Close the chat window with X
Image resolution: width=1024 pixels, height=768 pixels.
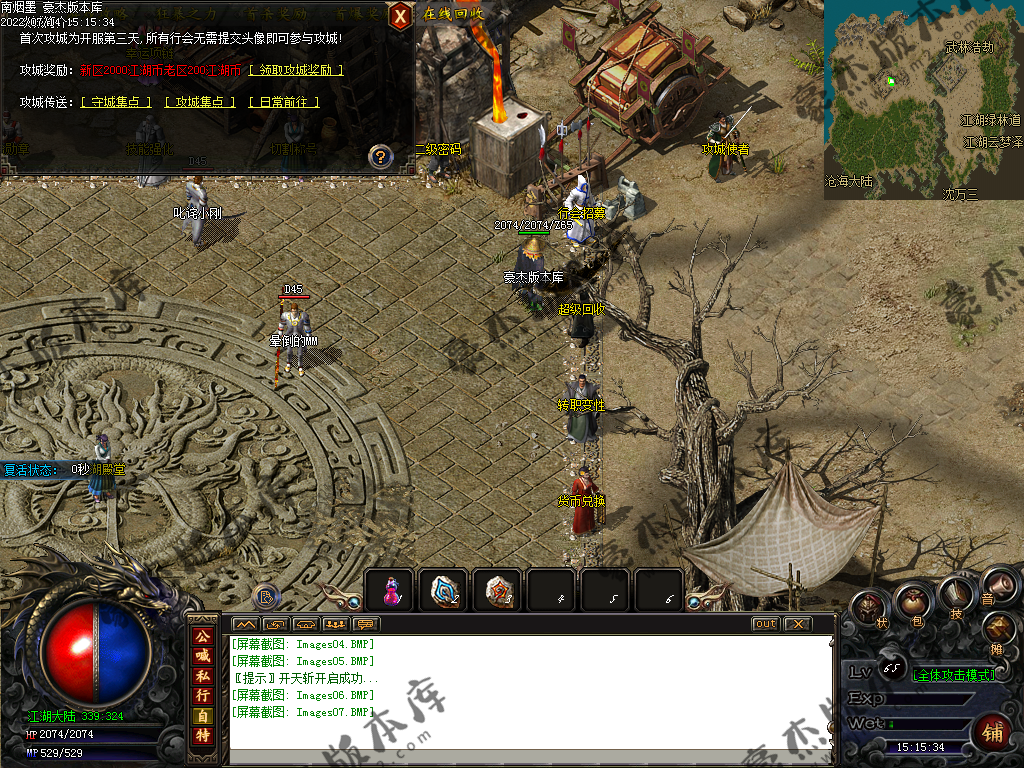pos(796,624)
